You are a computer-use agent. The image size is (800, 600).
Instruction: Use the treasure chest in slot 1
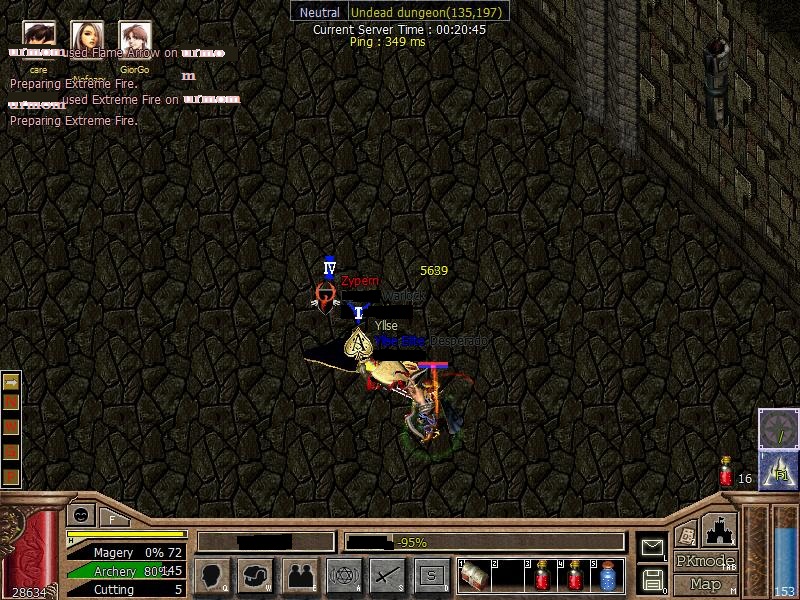pos(473,575)
